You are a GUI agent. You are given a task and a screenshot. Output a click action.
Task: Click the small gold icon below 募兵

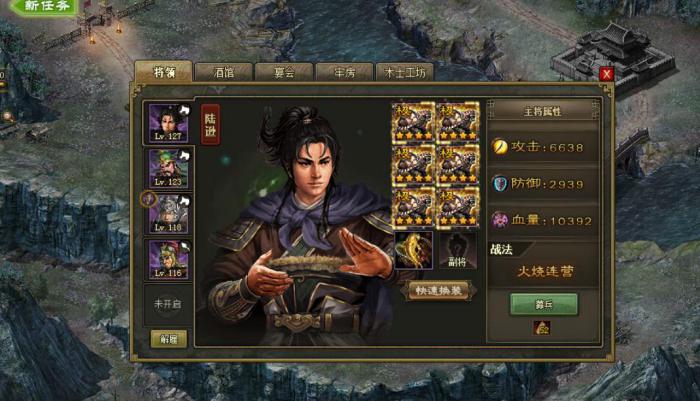pos(543,328)
